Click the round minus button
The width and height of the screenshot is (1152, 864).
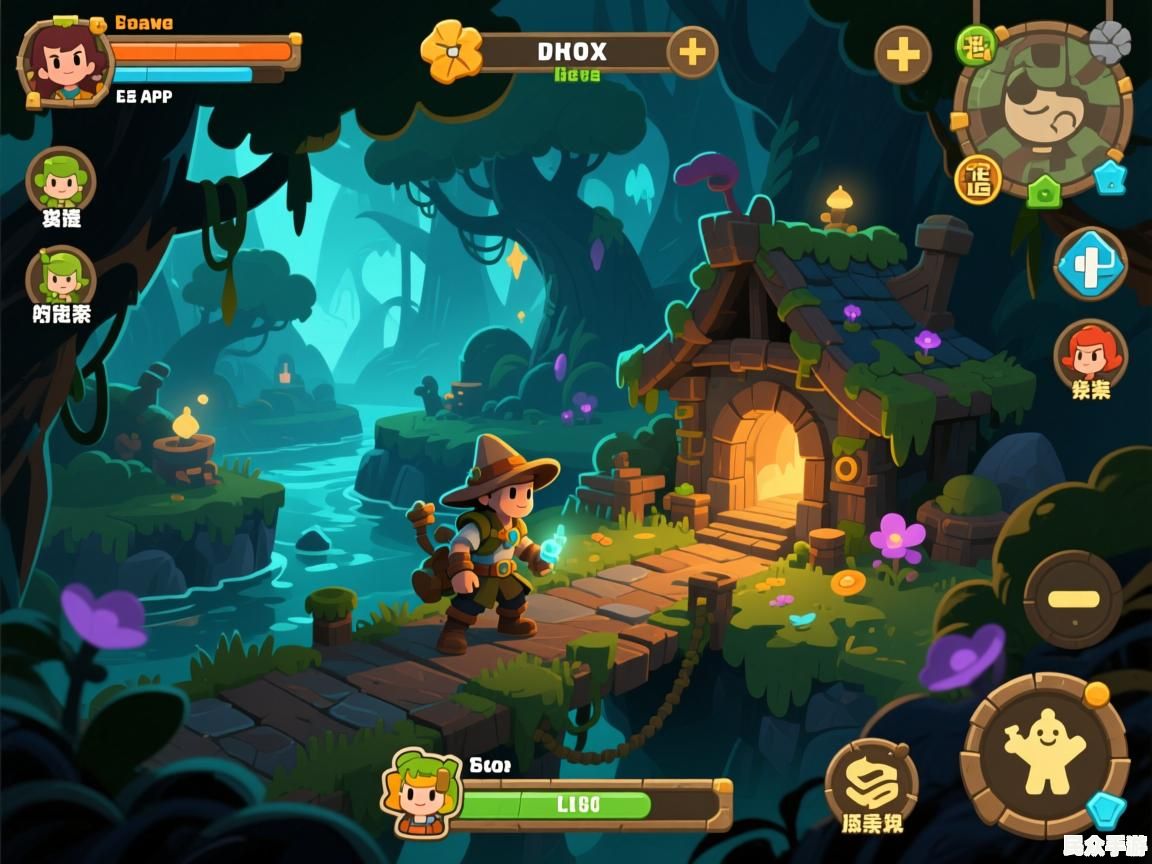pos(1073,600)
